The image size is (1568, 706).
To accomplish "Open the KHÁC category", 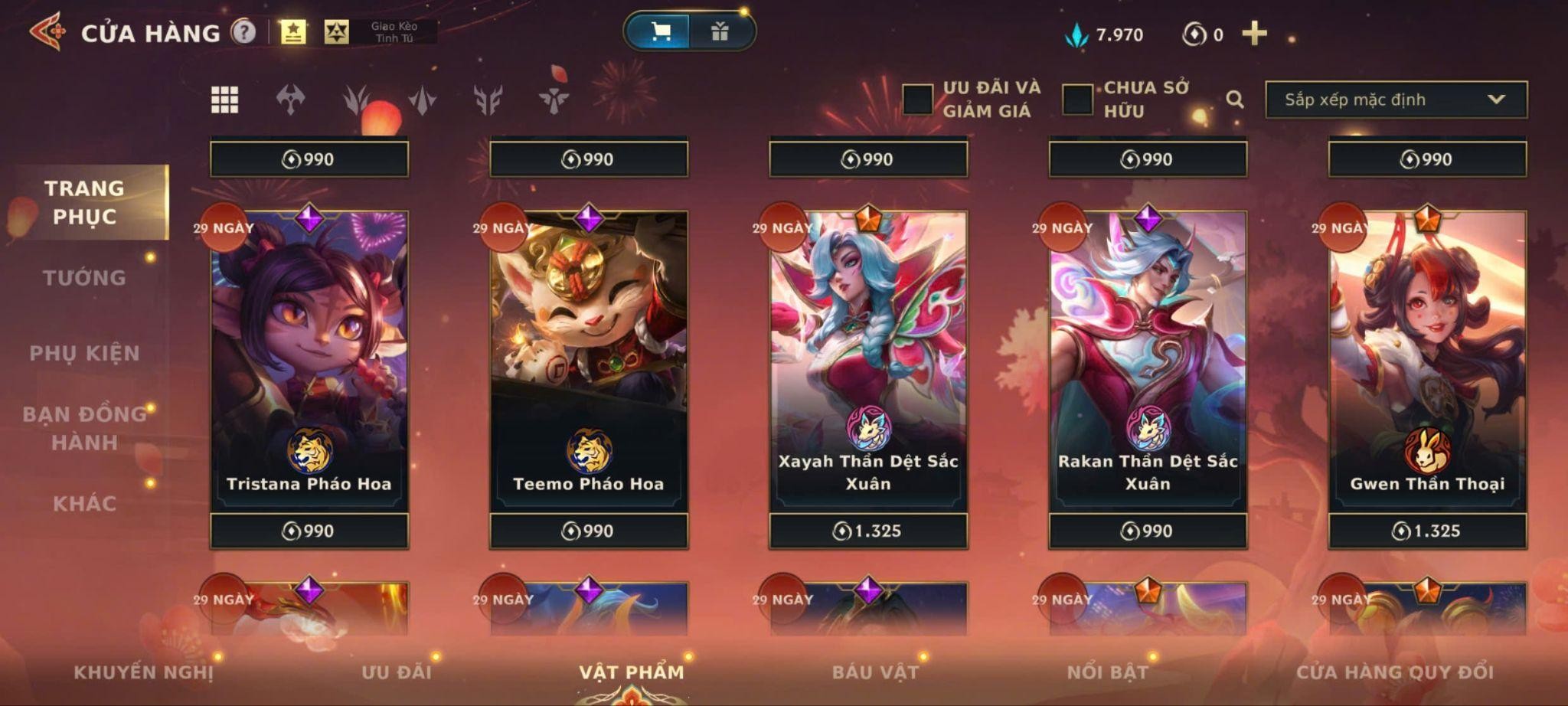I will coord(84,504).
